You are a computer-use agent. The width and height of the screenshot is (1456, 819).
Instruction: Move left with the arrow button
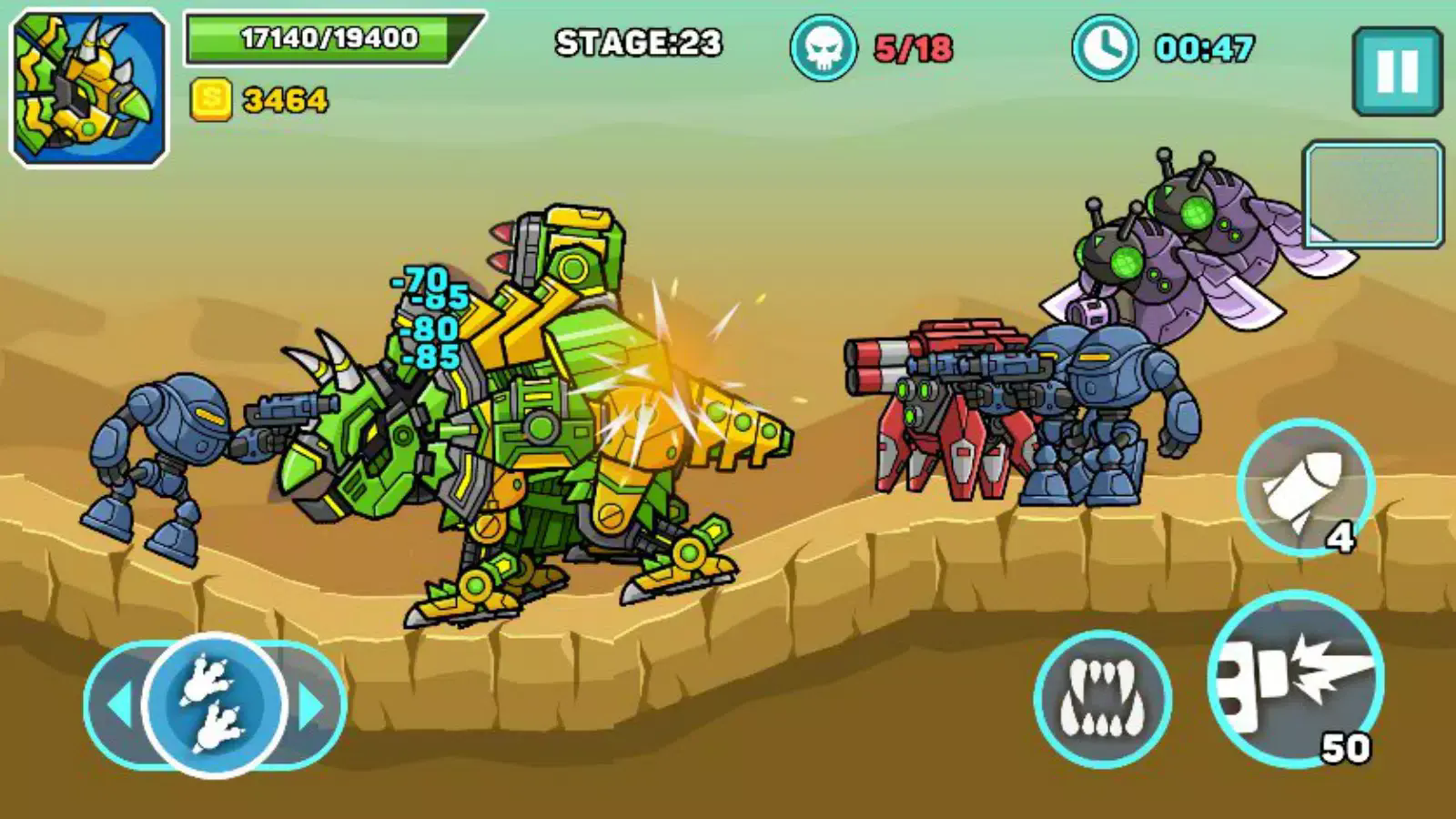point(116,705)
